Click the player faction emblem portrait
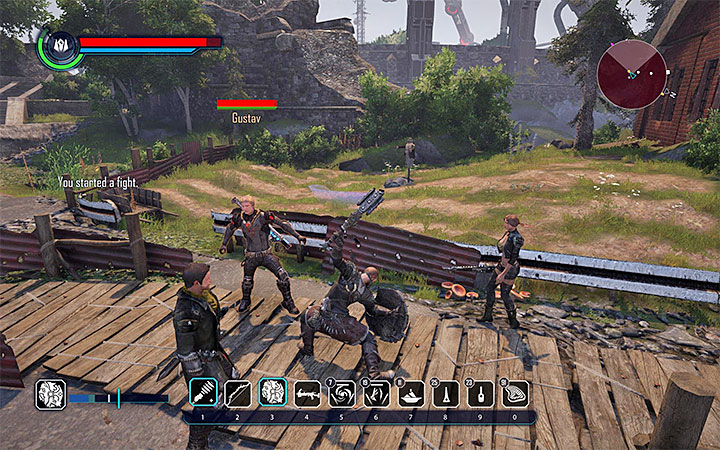The image size is (720, 450). coord(59,46)
